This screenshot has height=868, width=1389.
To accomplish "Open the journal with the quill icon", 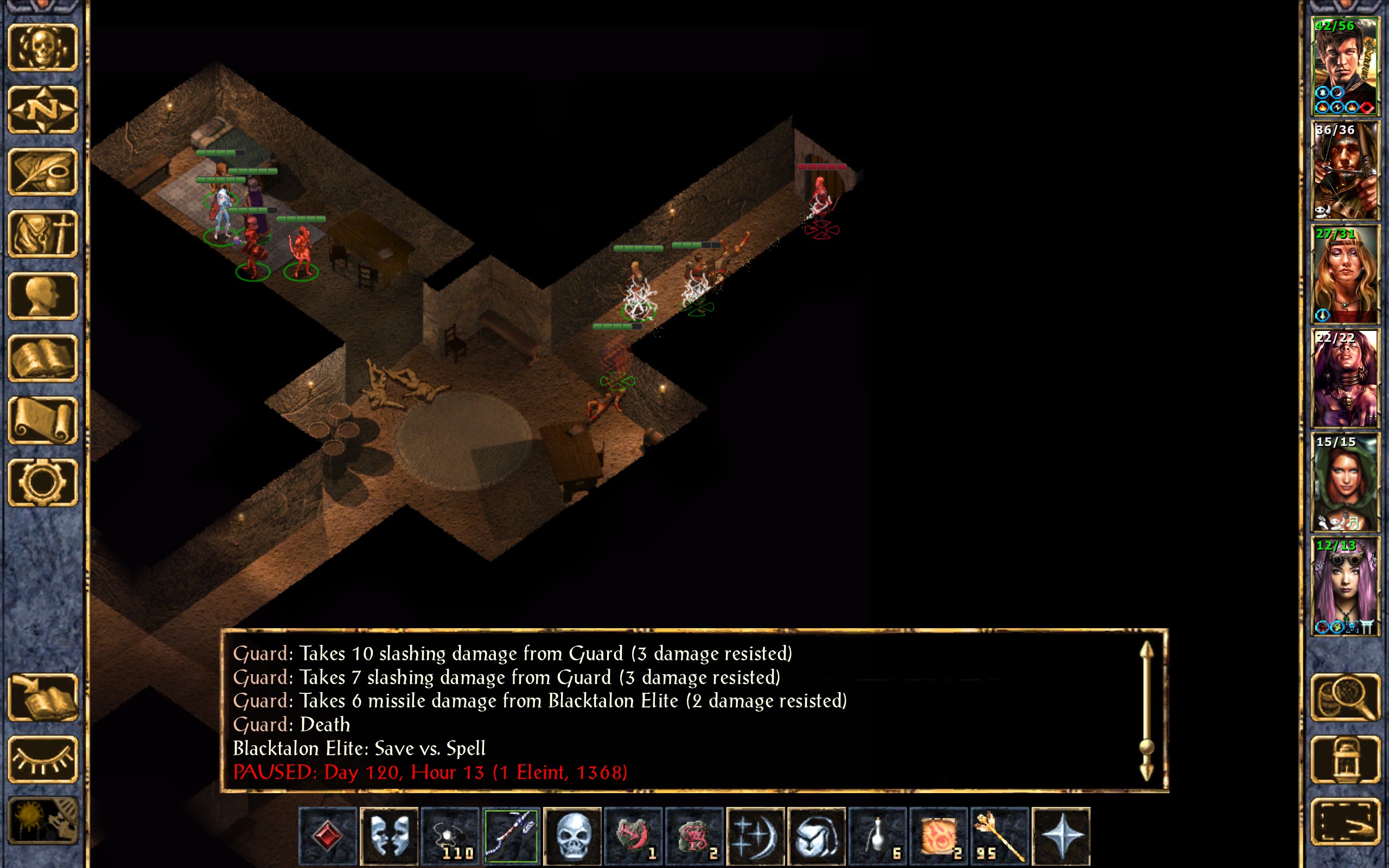I will point(43,171).
